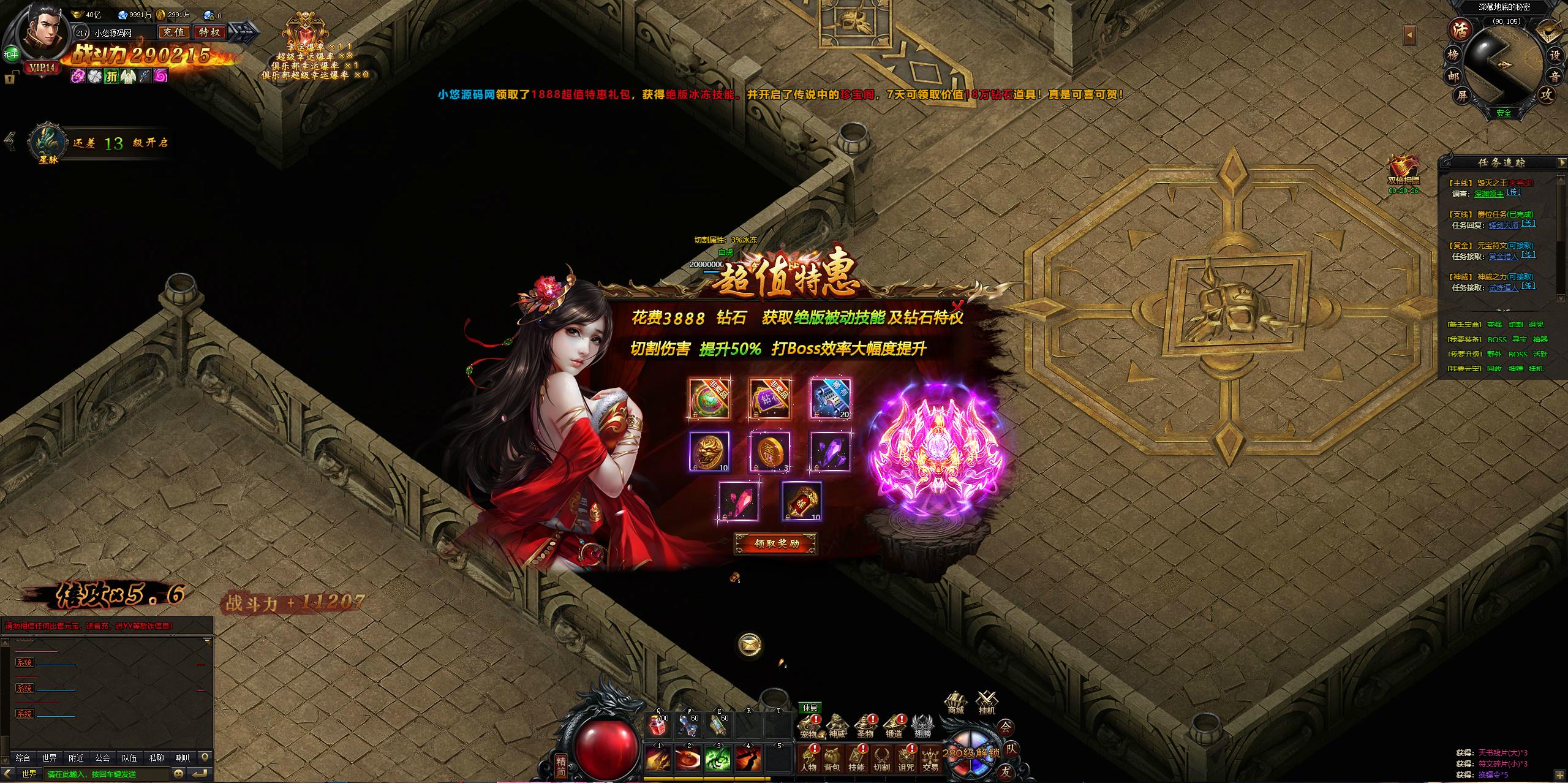The width and height of the screenshot is (1568, 783).
Task: Click the chat message input field
Action: click(107, 774)
